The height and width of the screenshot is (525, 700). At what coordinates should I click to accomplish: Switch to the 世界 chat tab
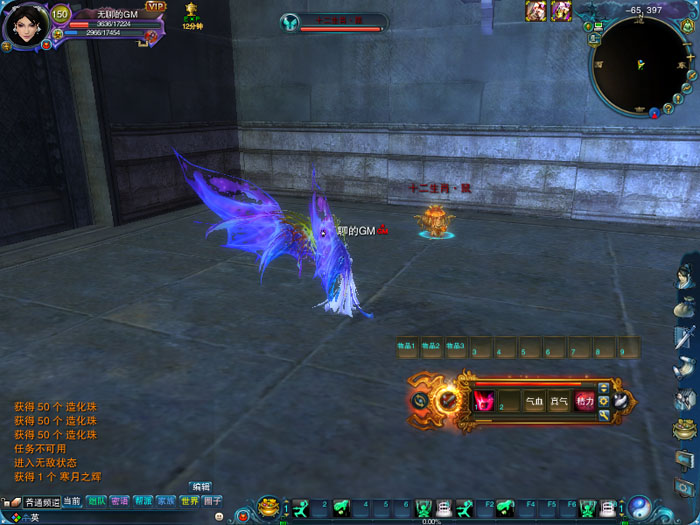189,501
